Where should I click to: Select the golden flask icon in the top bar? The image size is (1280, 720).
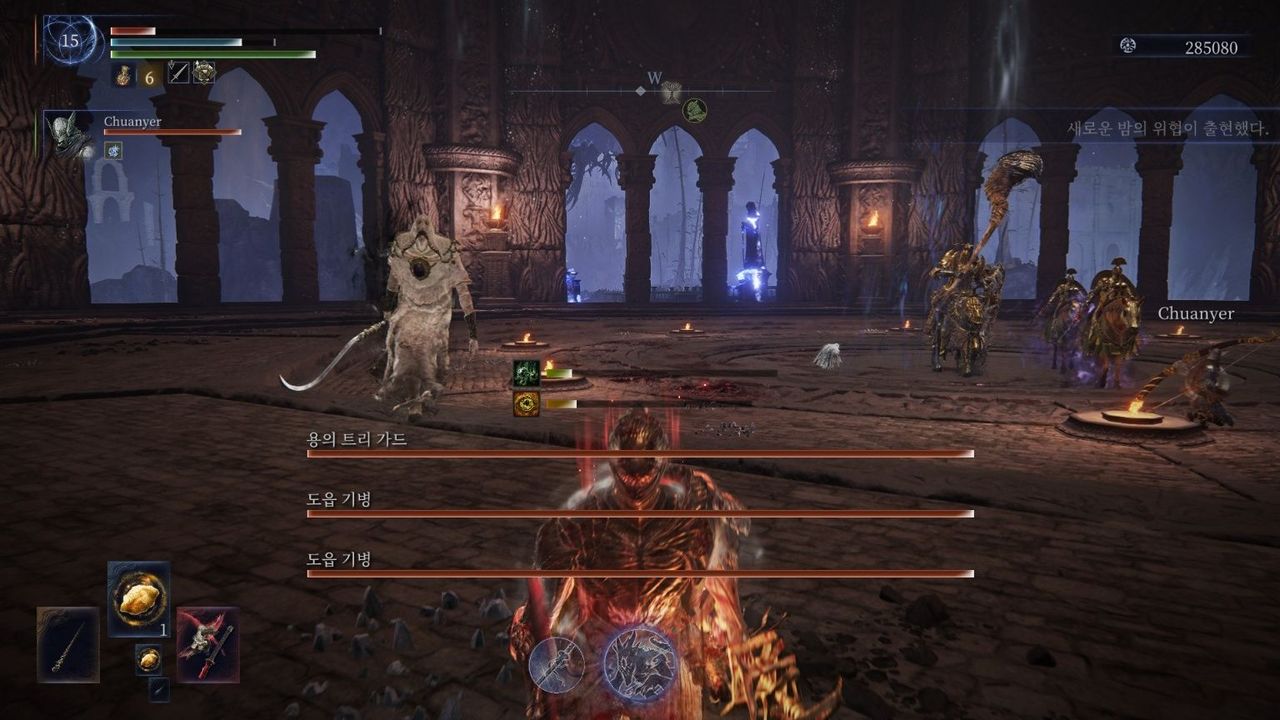click(x=124, y=74)
